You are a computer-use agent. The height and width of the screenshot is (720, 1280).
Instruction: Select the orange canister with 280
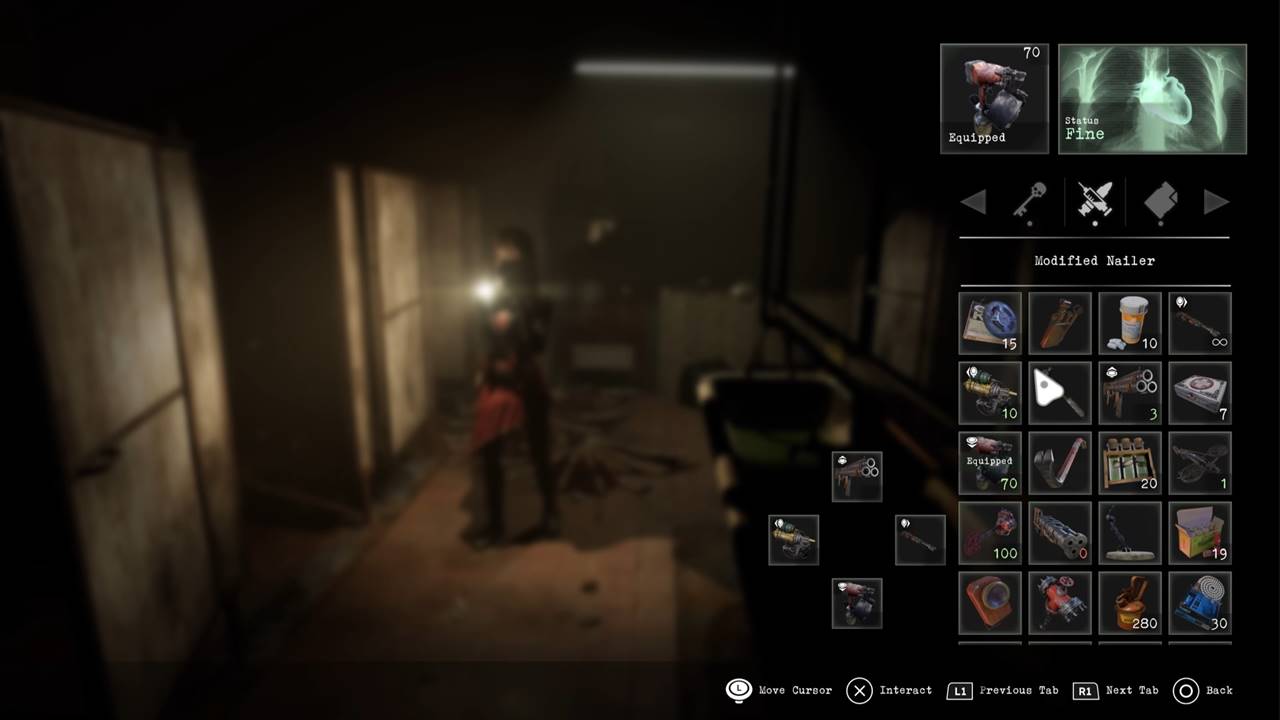click(x=1130, y=603)
